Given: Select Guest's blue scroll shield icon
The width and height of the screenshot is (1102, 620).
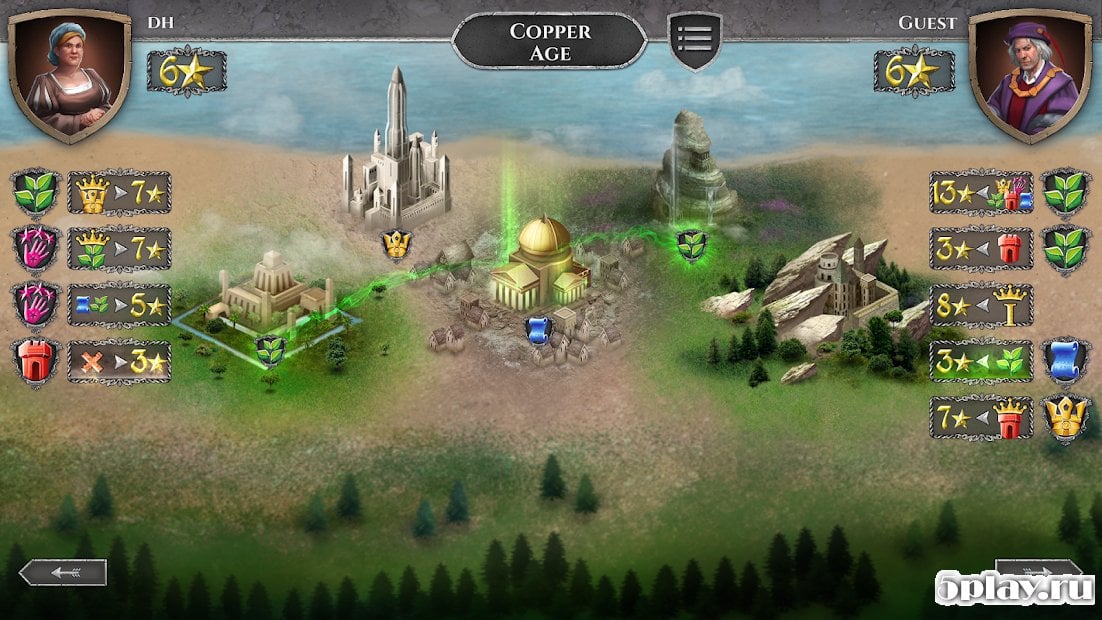Looking at the screenshot, I should 1065,361.
